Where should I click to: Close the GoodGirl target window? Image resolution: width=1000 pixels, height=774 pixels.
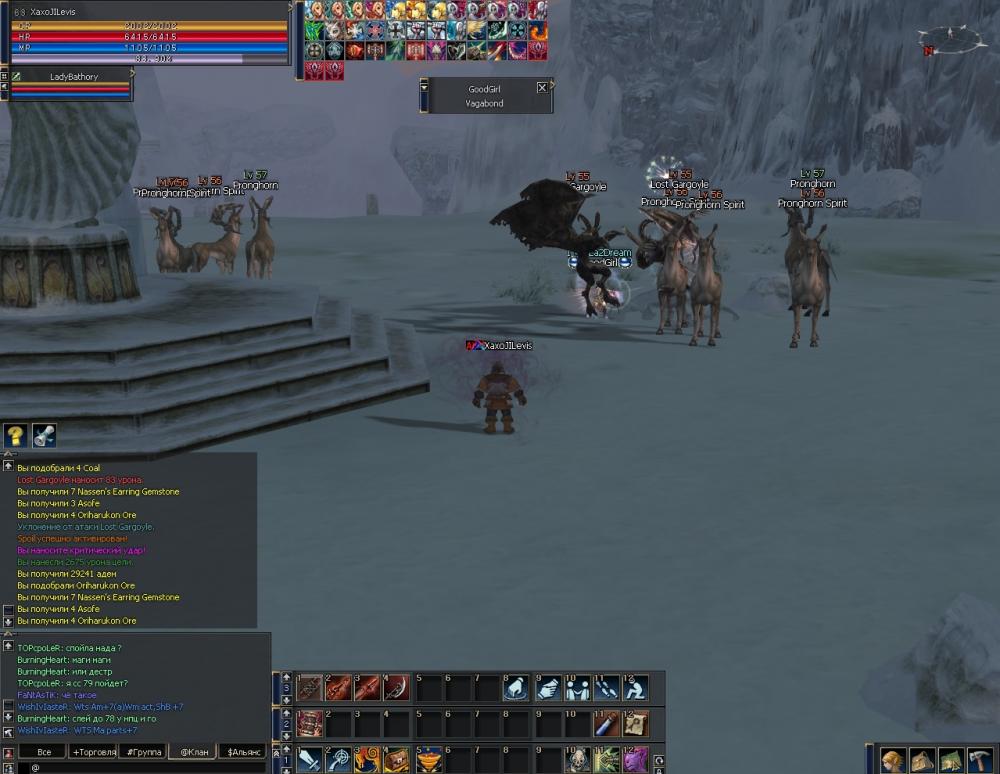(x=542, y=88)
